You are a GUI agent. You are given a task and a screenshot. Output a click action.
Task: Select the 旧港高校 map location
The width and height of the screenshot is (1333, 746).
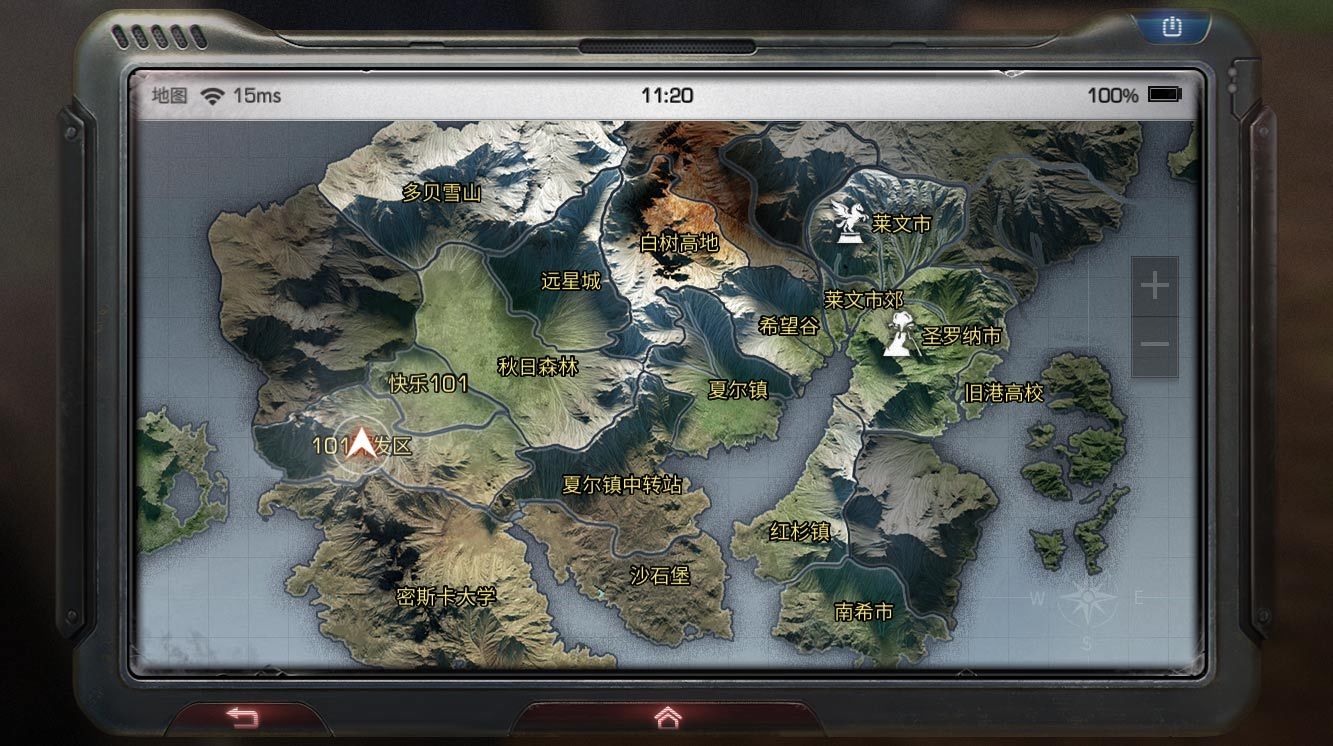[1003, 393]
